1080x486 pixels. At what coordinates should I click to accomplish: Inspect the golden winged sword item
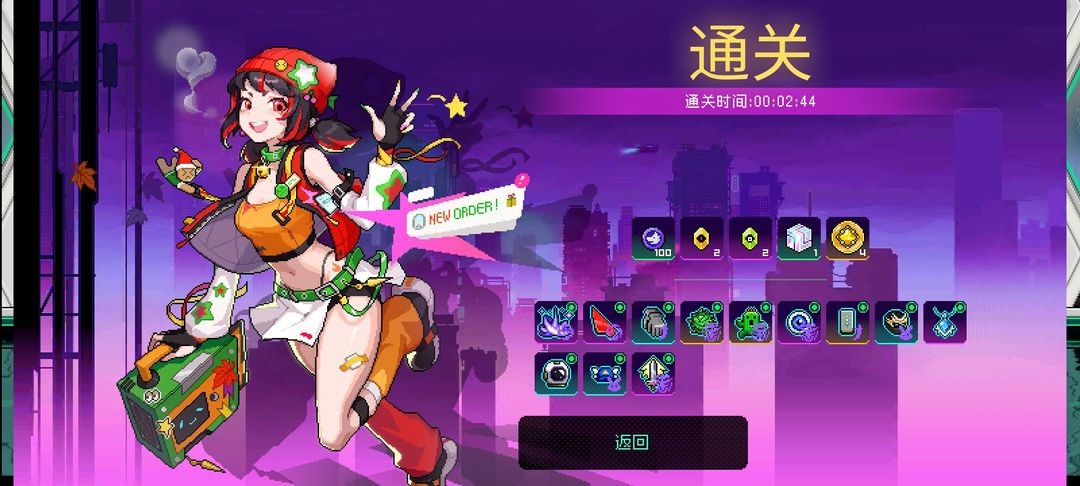[x=653, y=371]
